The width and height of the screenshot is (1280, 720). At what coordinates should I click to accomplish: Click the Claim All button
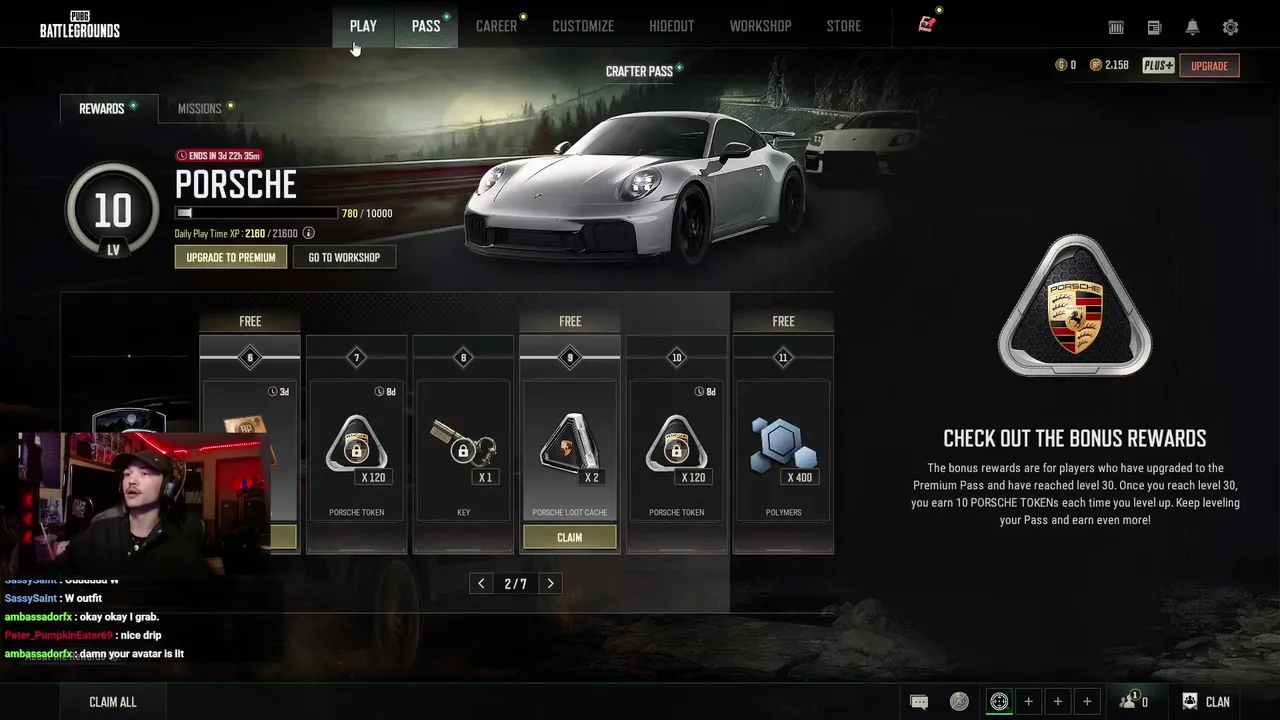point(113,702)
